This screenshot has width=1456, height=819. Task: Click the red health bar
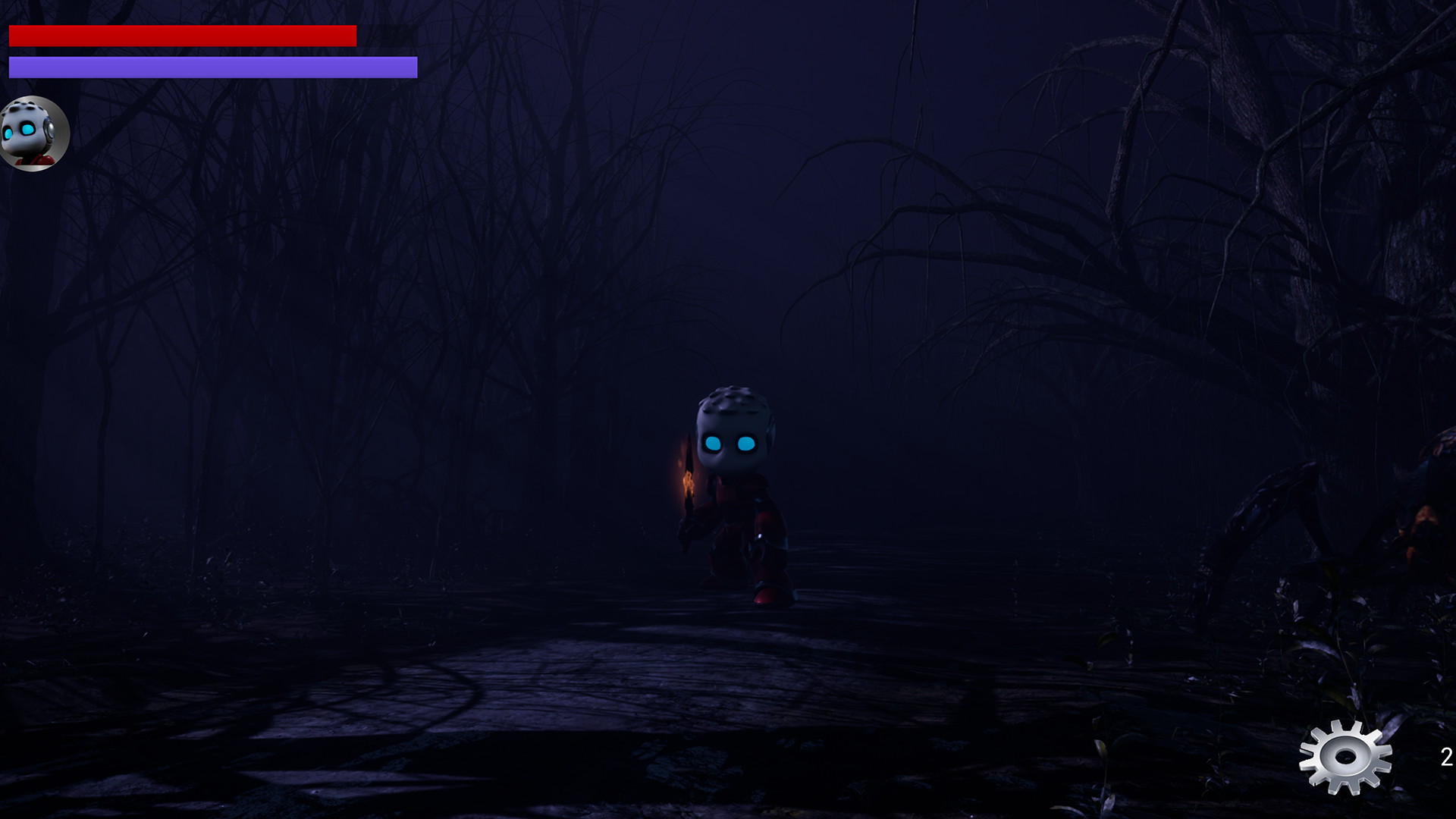[182, 34]
